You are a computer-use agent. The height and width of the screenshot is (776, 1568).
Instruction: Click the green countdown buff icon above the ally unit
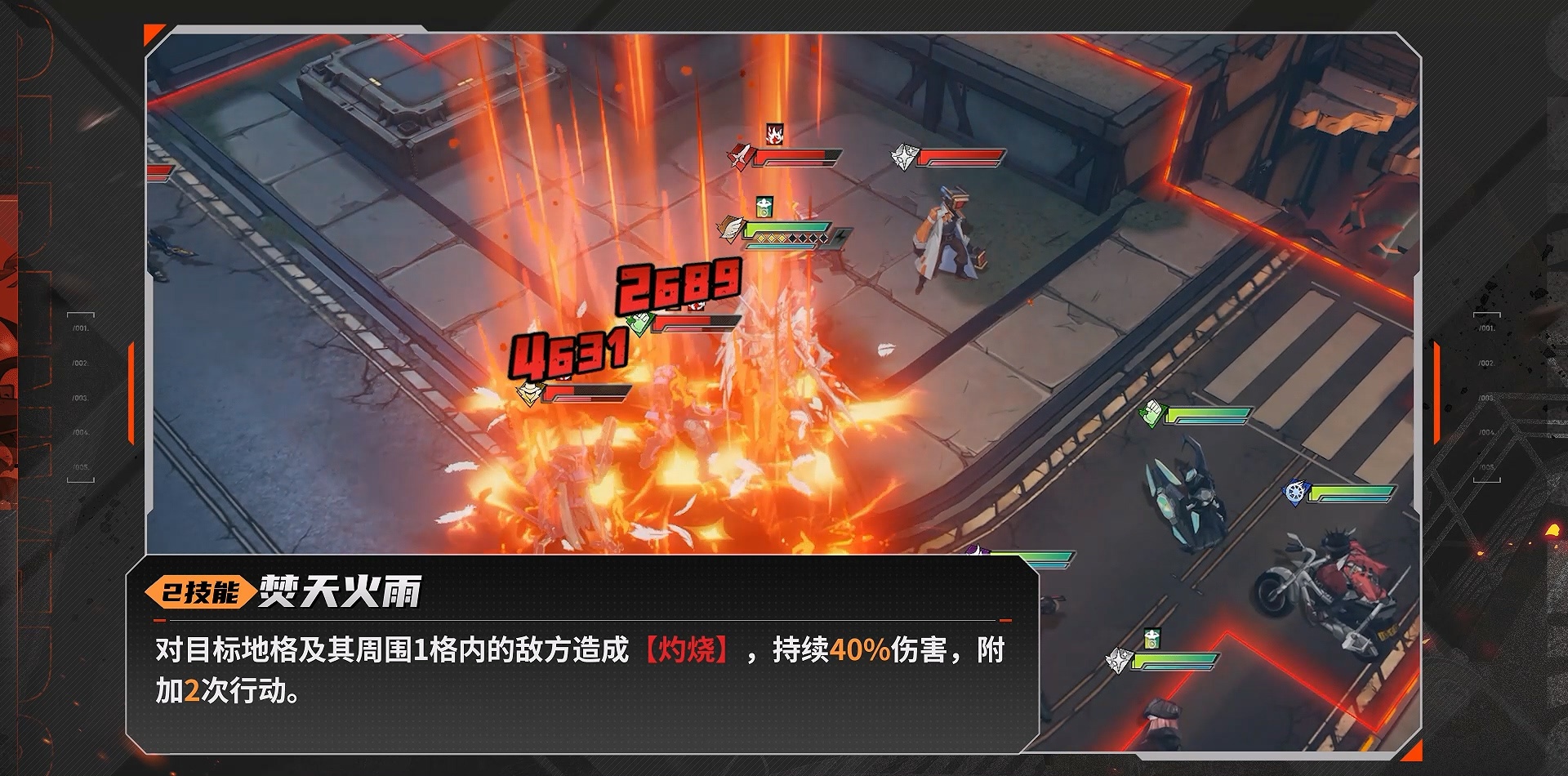764,207
